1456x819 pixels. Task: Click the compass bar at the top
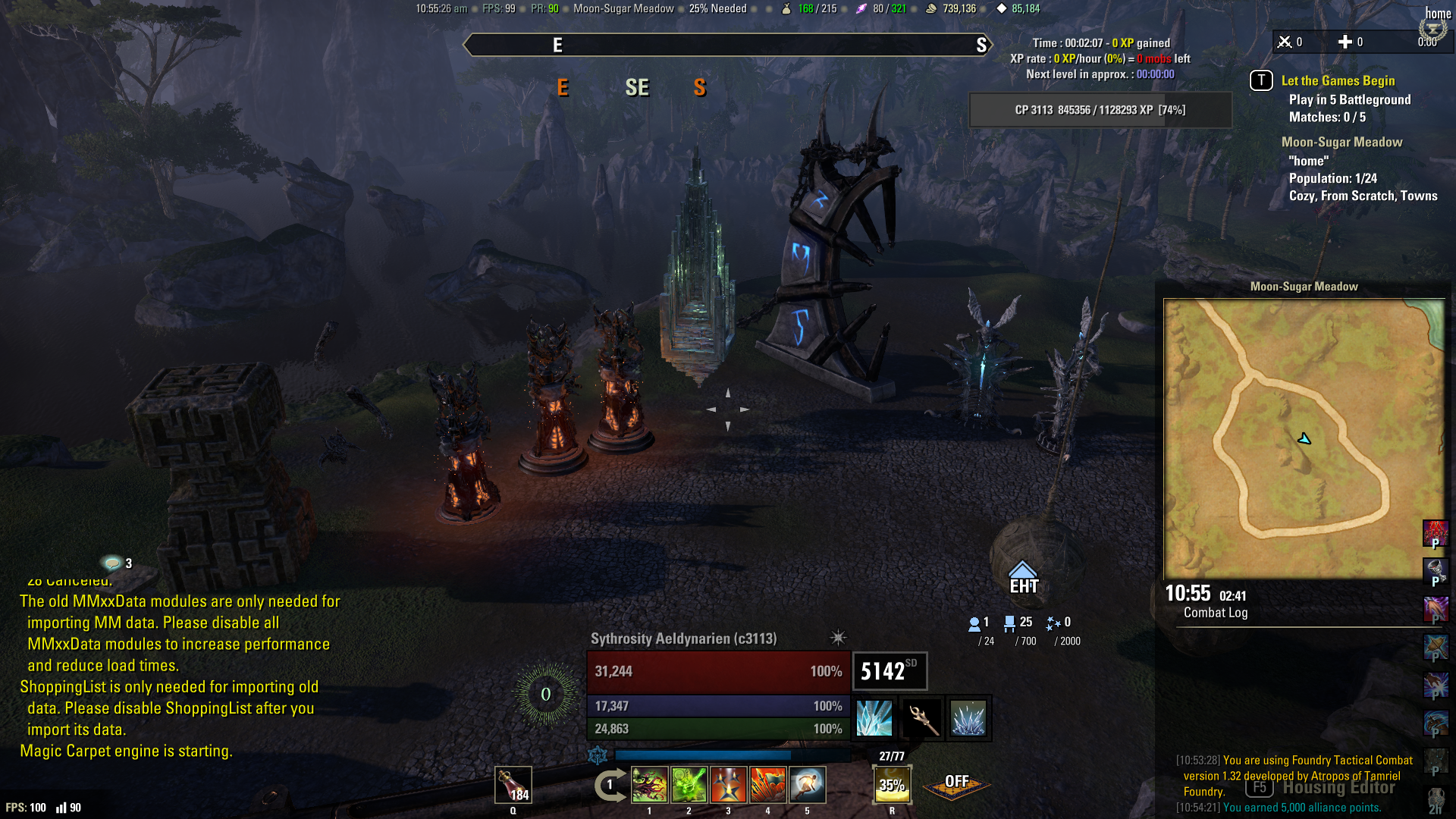pyautogui.click(x=728, y=45)
